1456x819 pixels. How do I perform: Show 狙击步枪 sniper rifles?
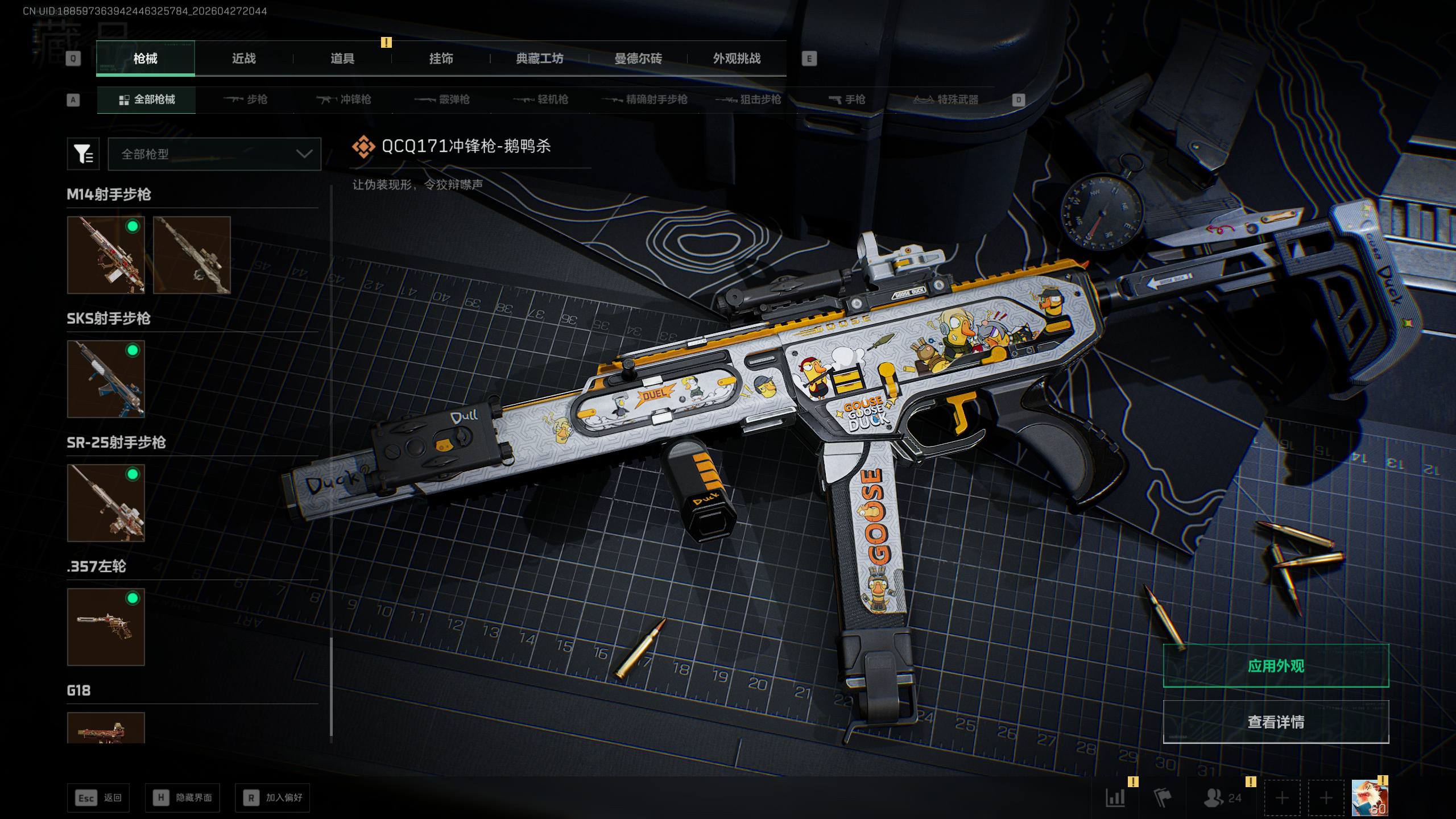click(748, 100)
